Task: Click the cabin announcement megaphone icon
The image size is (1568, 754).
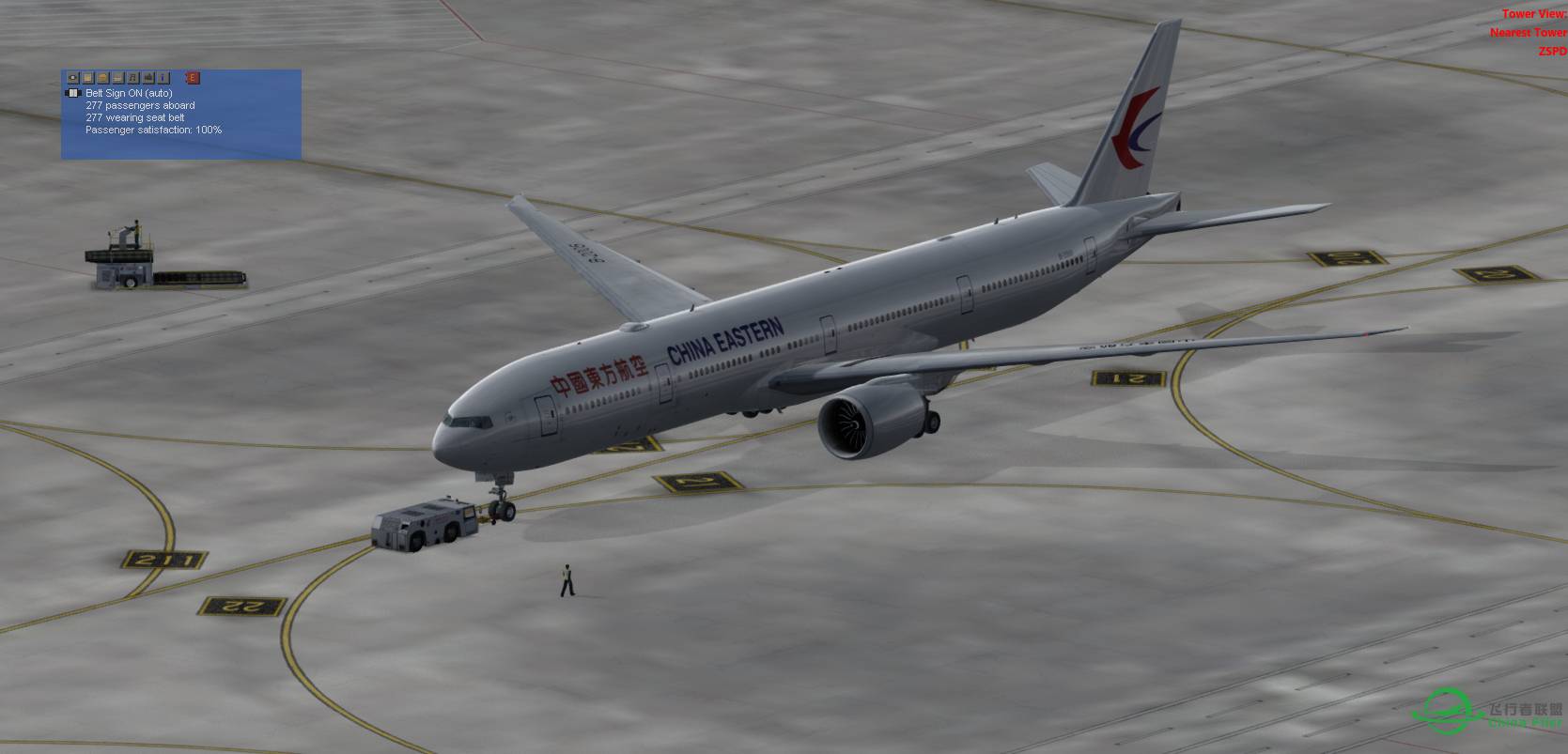Action: point(148,78)
